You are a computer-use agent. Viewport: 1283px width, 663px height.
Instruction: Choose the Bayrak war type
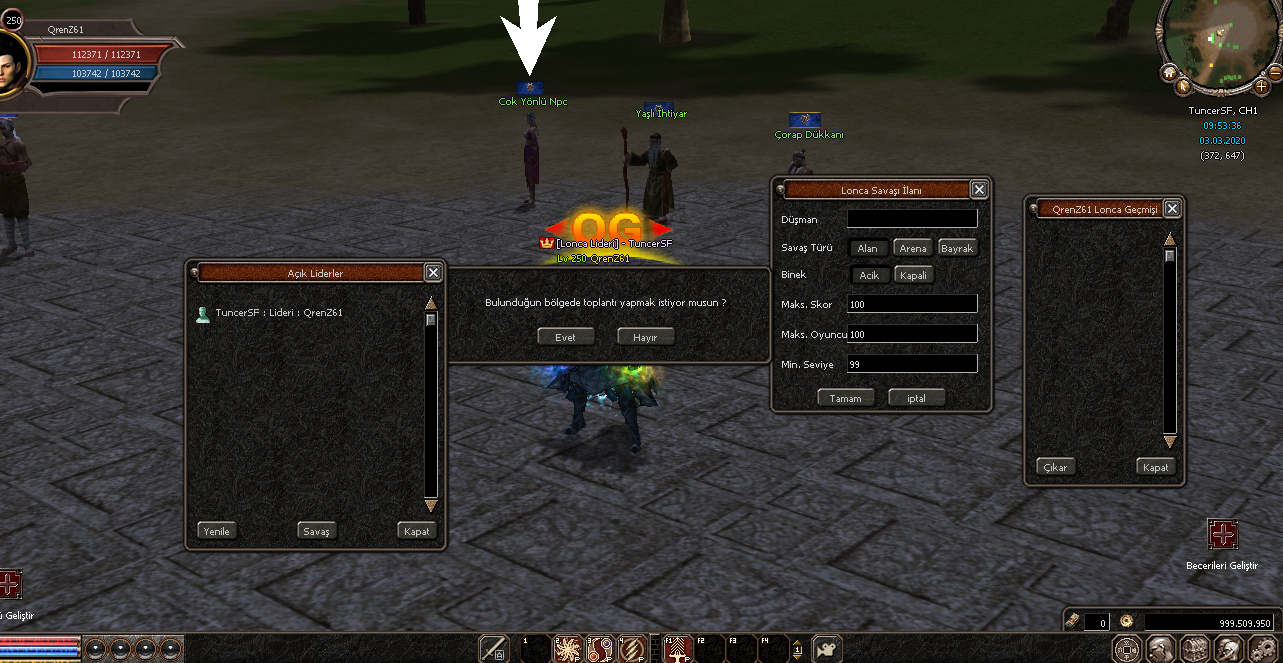[x=957, y=248]
